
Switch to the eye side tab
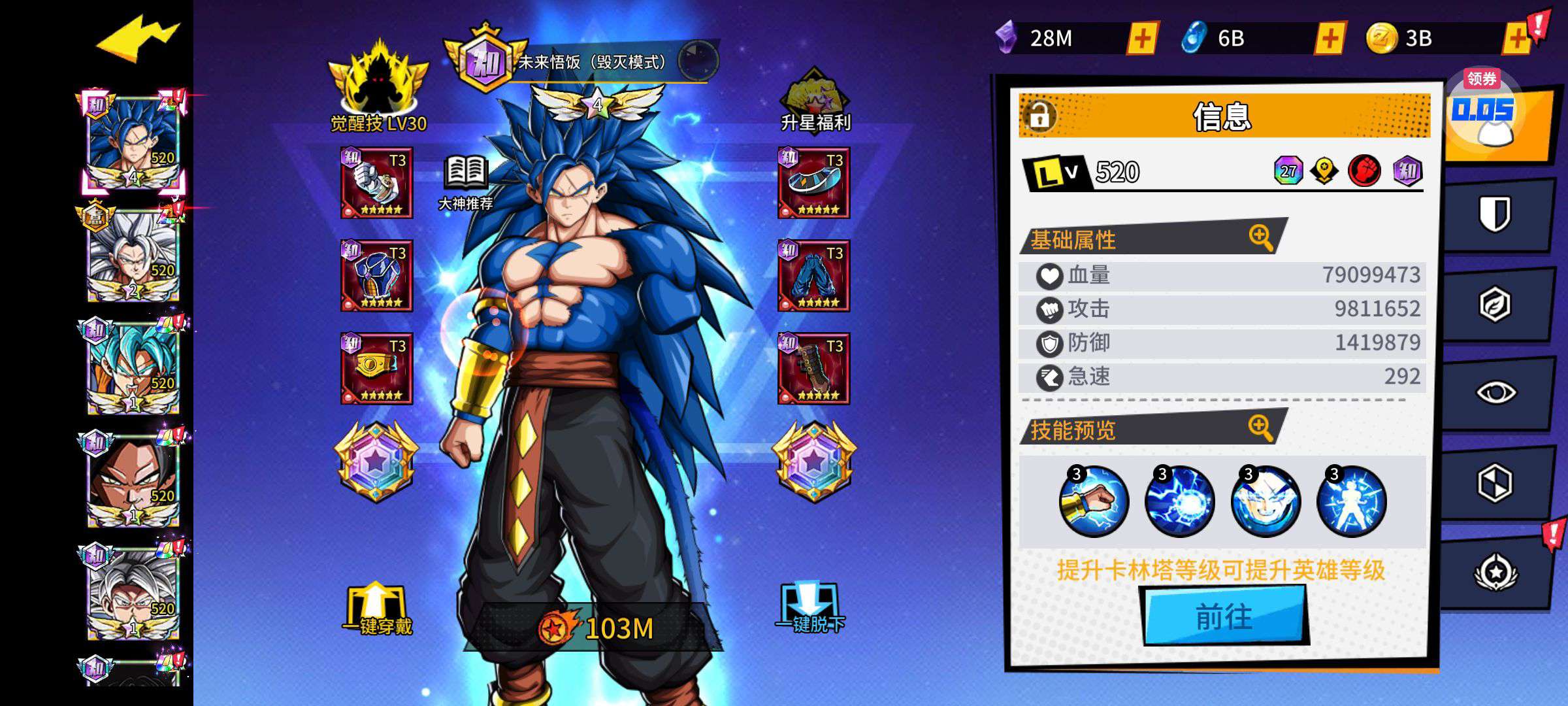pyautogui.click(x=1495, y=393)
